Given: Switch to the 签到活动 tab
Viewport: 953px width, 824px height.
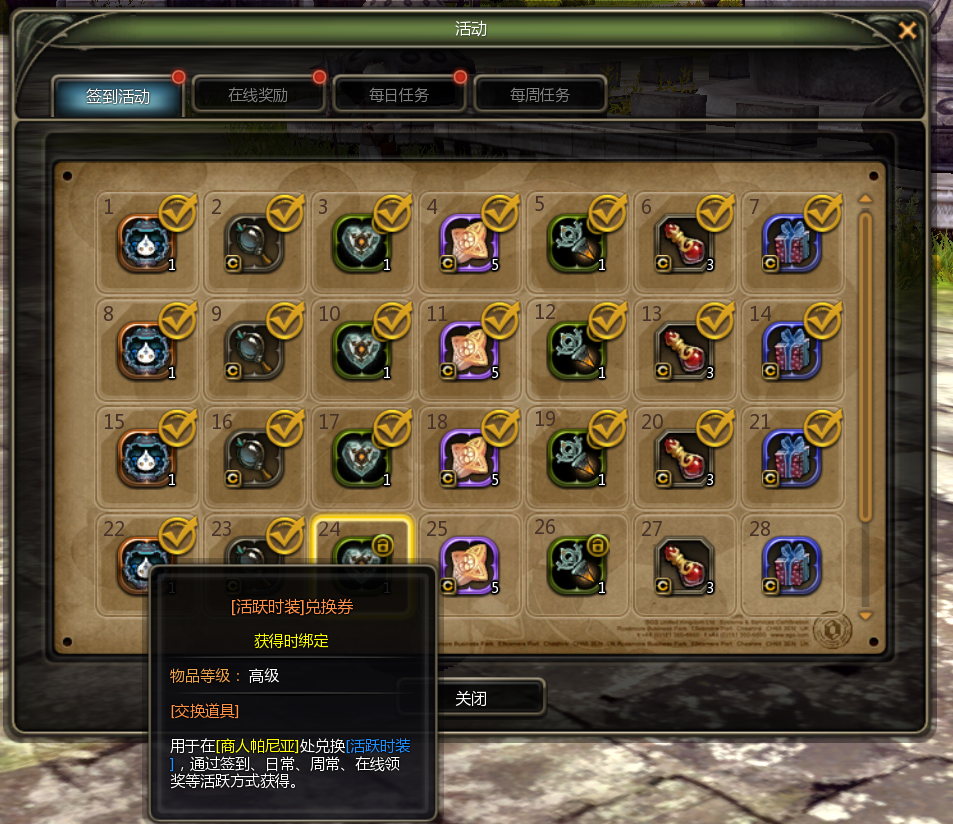Looking at the screenshot, I should (118, 96).
